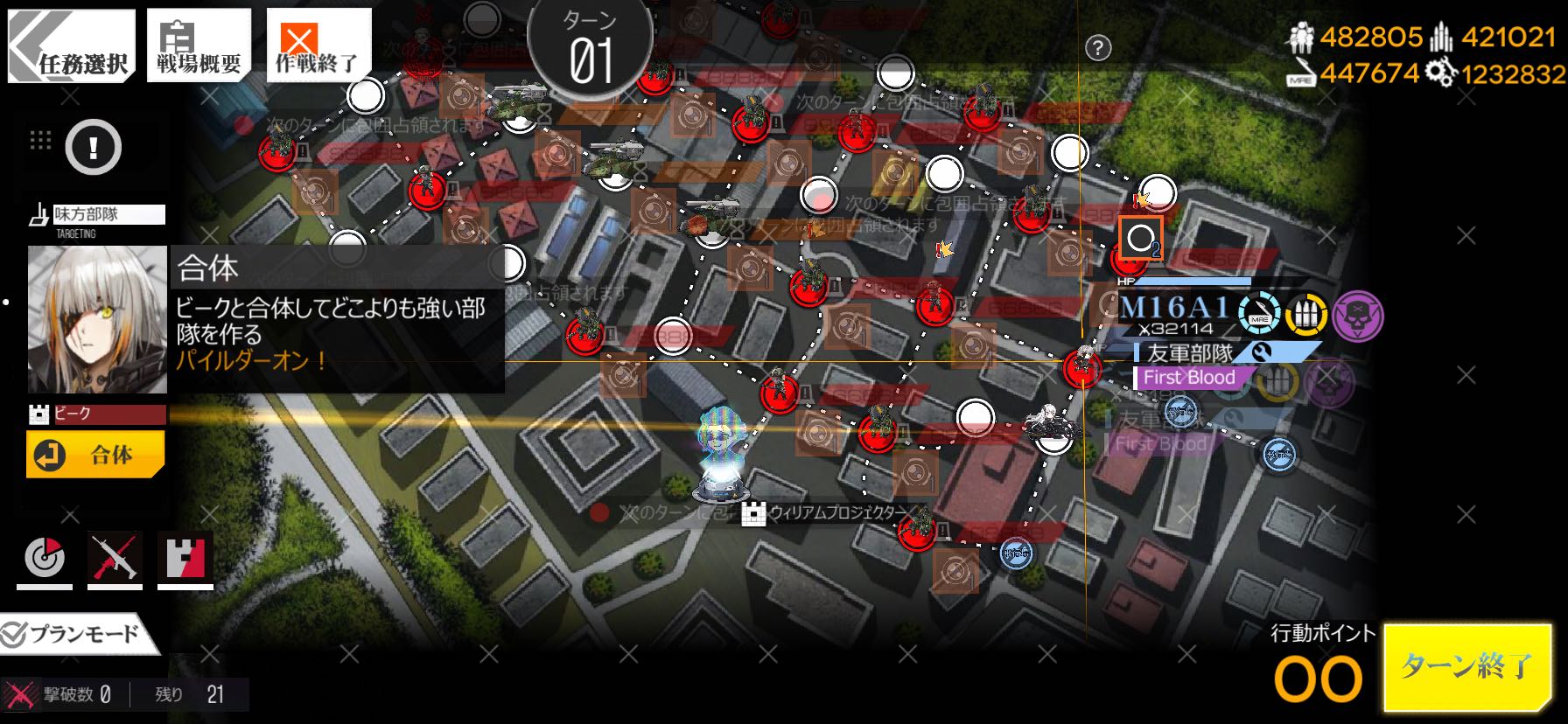Click the six-dot grid handle icon
The width and height of the screenshot is (1568, 724).
pyautogui.click(x=40, y=140)
